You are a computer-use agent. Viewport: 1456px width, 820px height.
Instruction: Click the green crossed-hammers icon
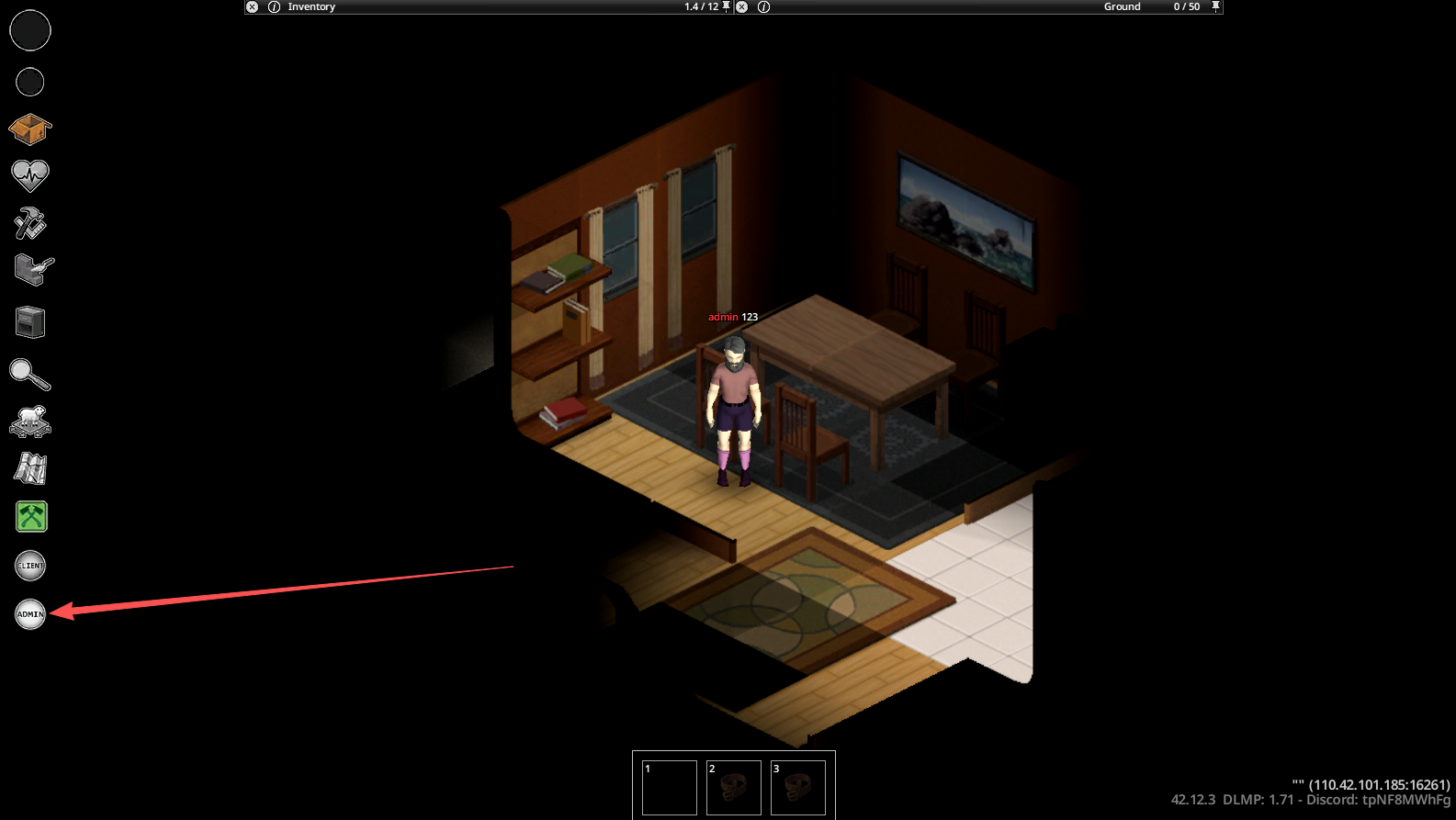pos(31,517)
